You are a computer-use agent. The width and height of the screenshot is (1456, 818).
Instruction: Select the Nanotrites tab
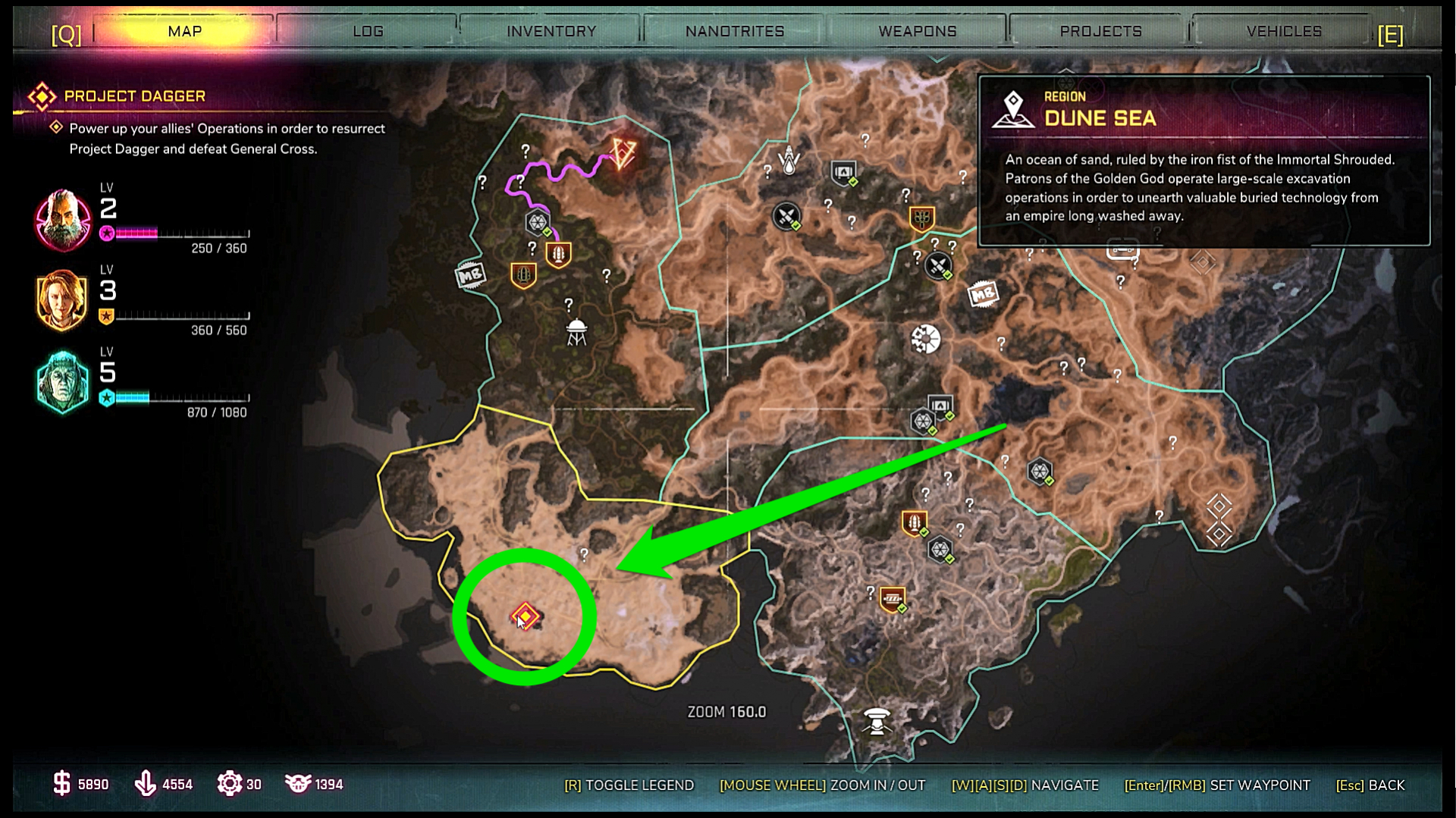point(734,31)
